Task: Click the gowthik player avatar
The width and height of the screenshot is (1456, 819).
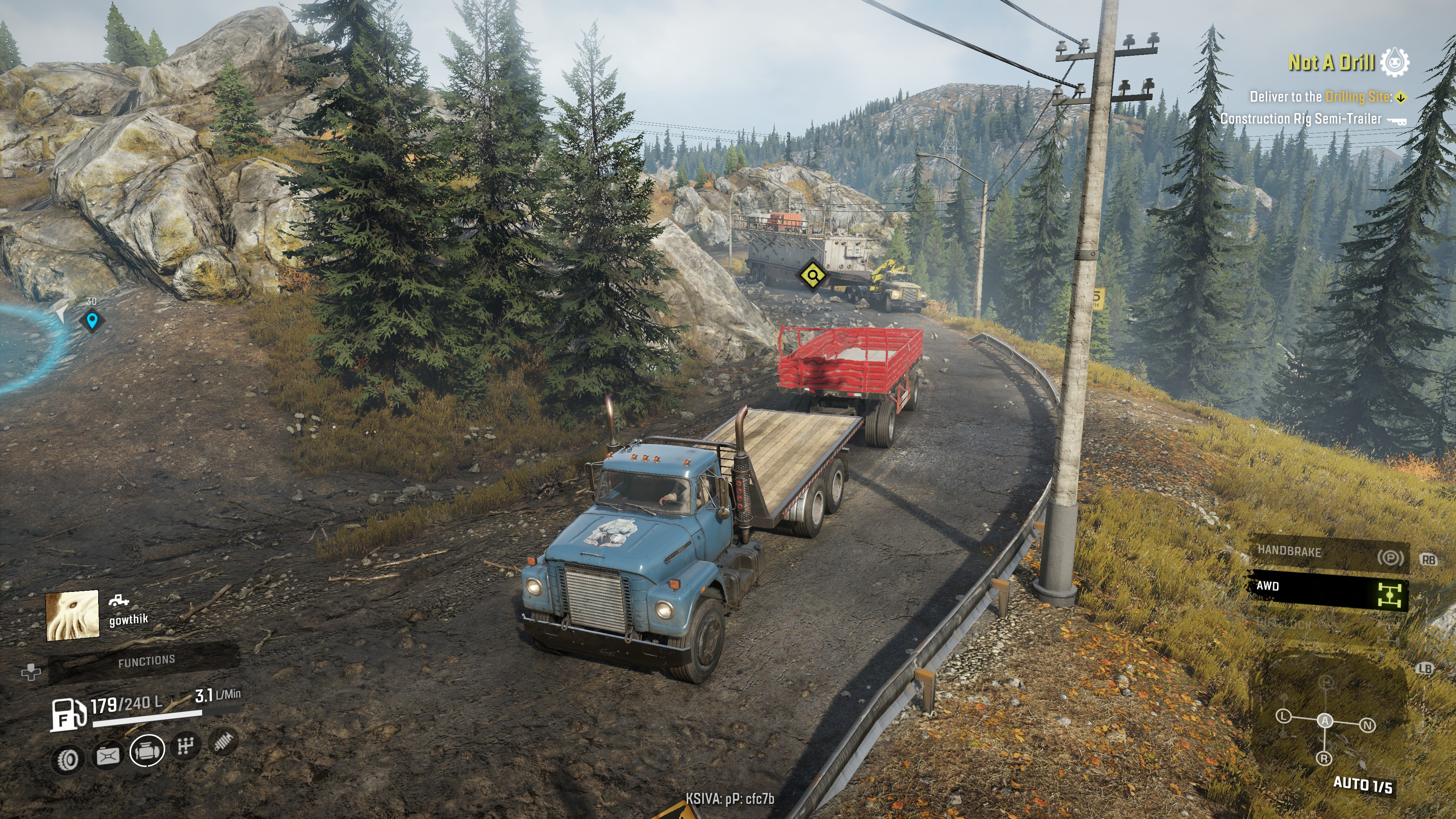Action: coord(72,615)
